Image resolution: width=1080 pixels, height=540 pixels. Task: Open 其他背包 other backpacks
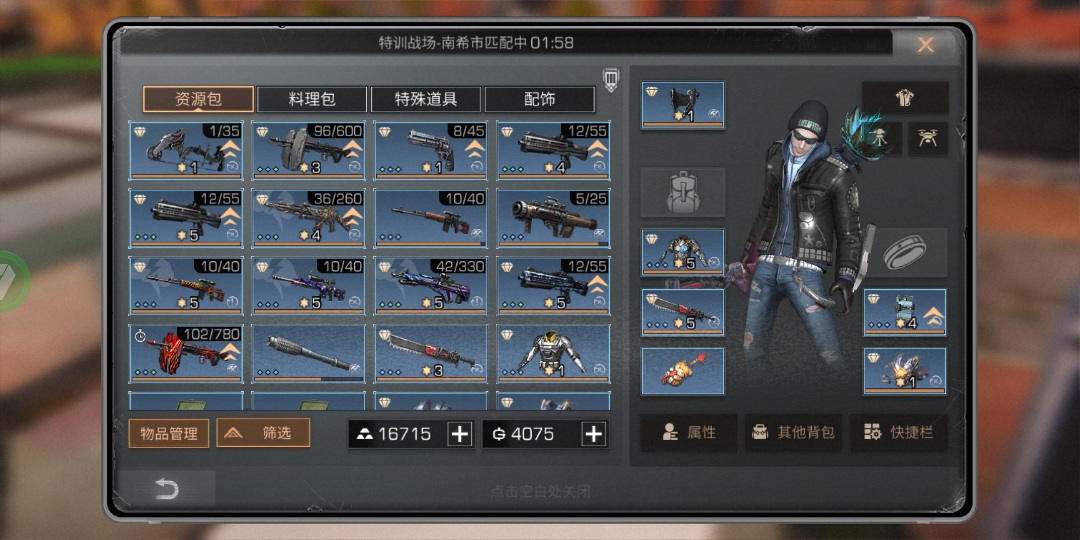coord(793,433)
